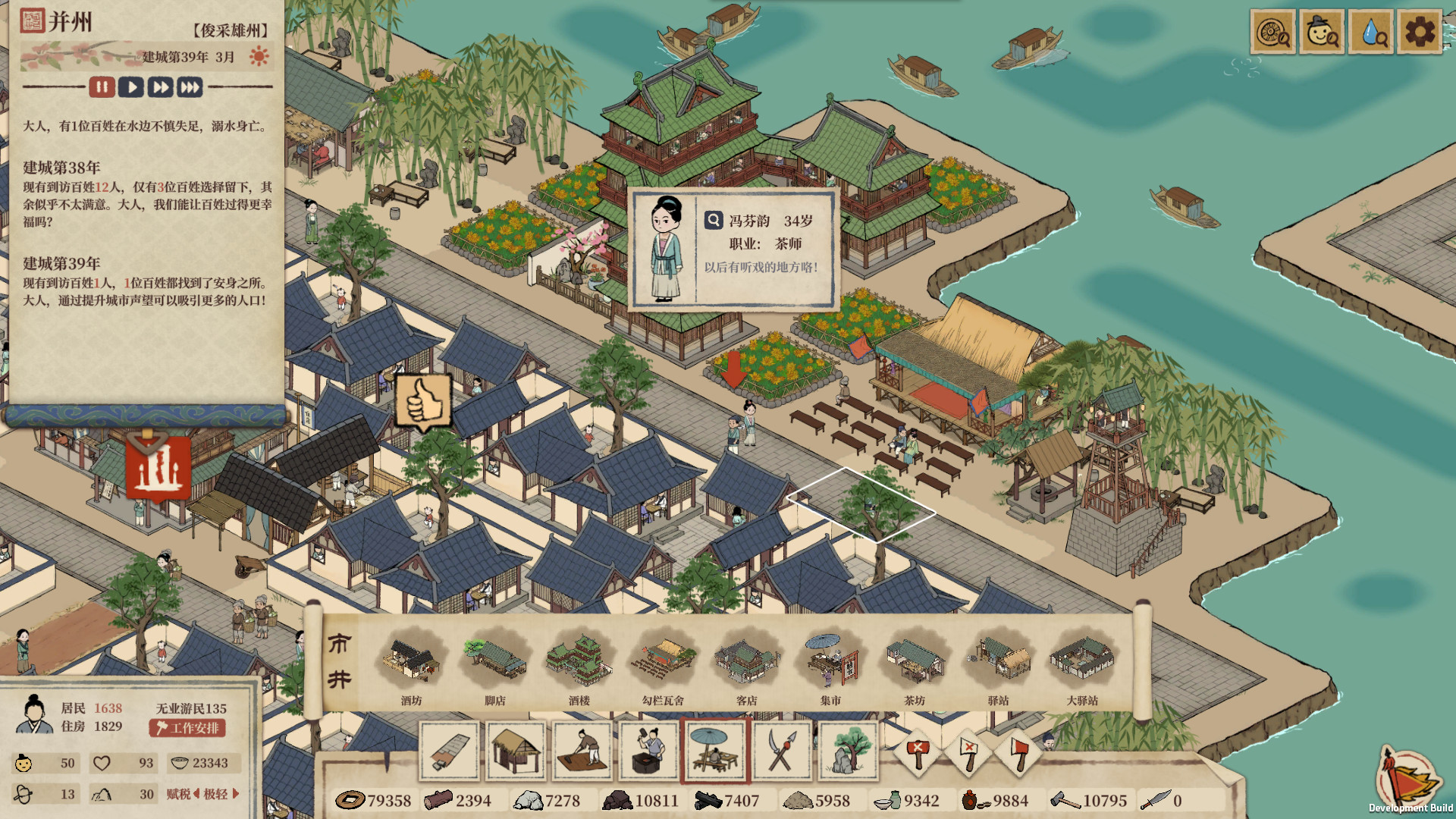Set game to normal play speed
Image resolution: width=1456 pixels, height=819 pixels.
(131, 87)
